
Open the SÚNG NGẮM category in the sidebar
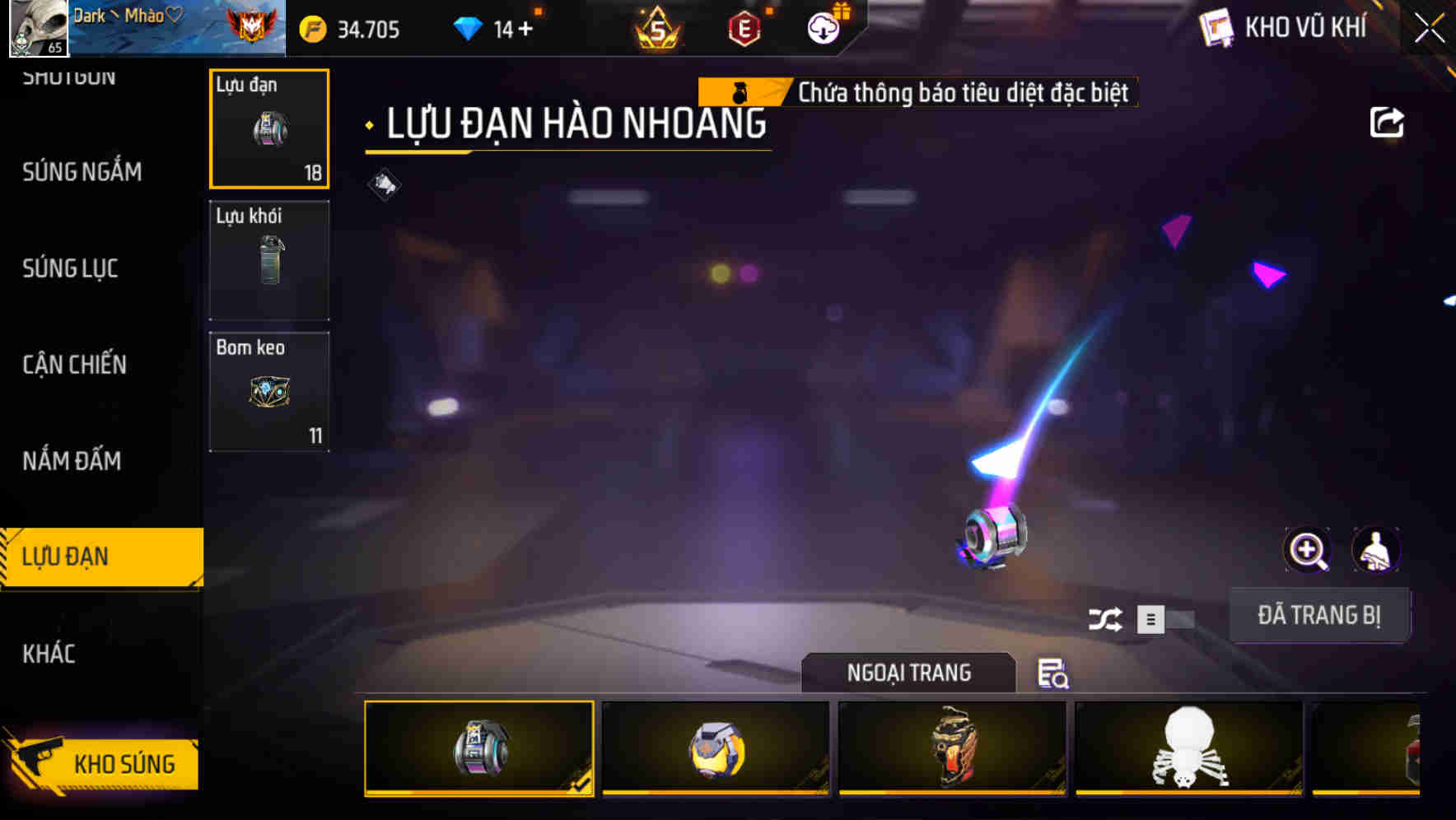[x=82, y=172]
